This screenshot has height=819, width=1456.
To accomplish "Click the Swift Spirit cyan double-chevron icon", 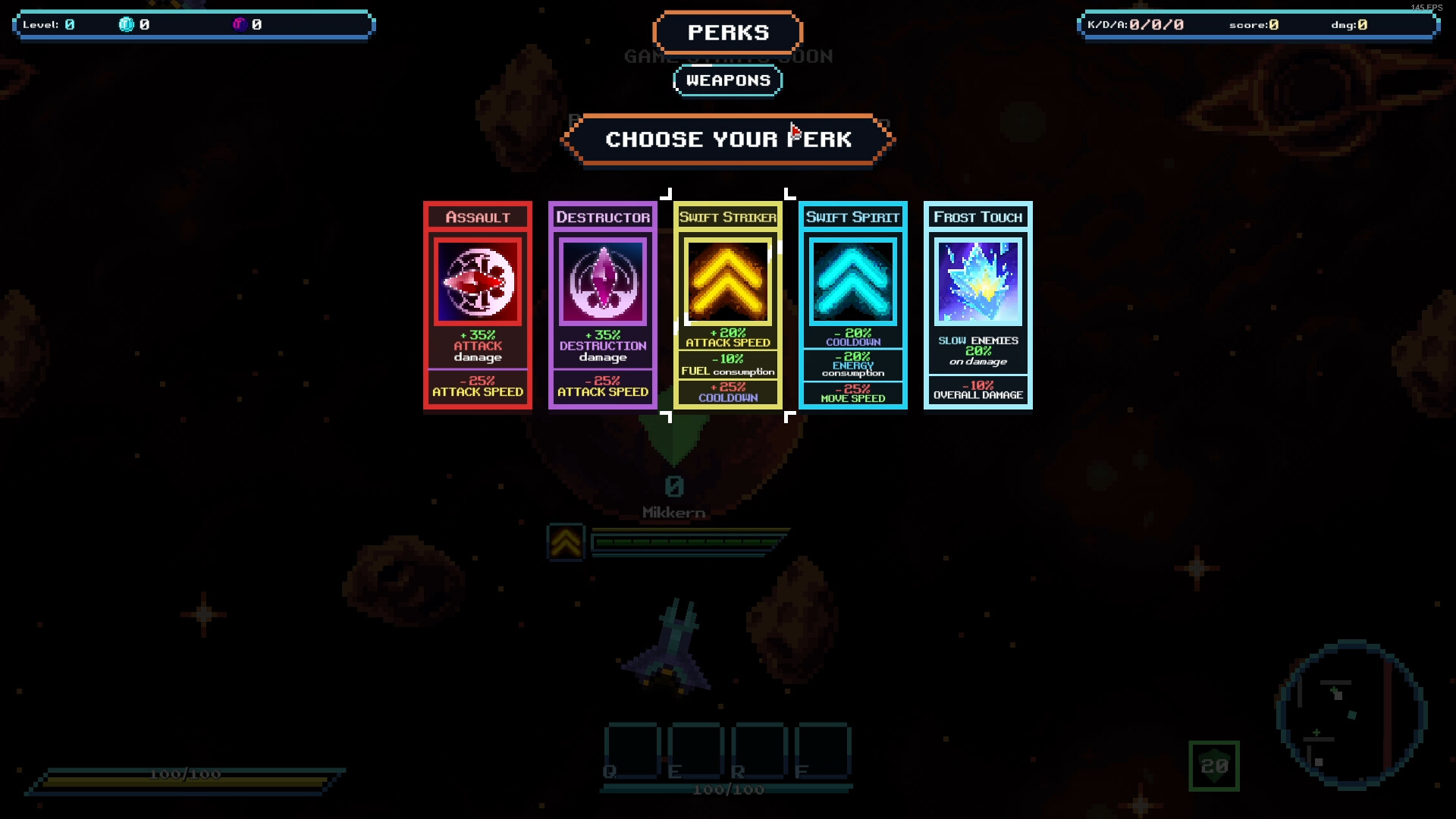I will (x=852, y=280).
